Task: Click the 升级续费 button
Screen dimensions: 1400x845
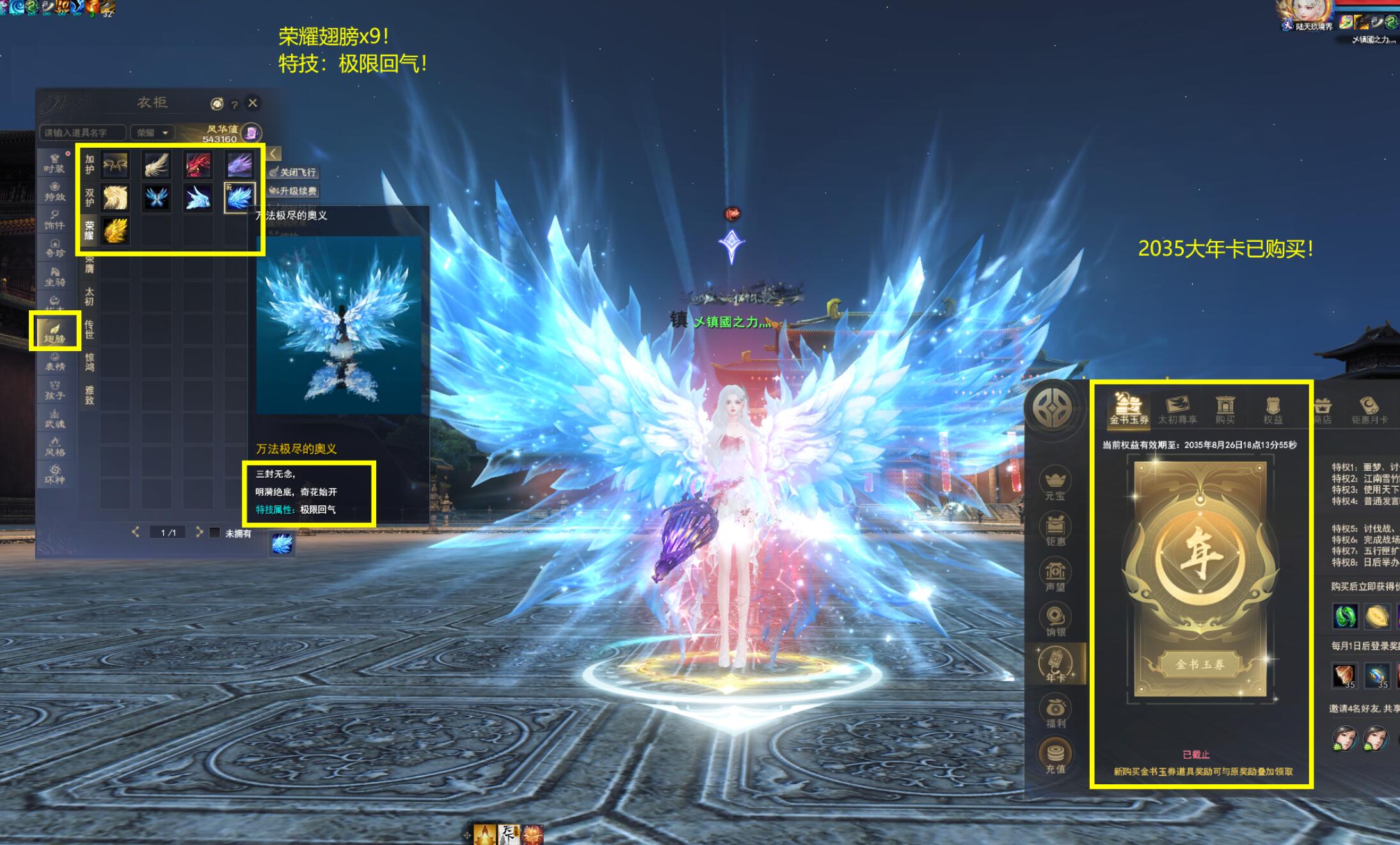Action: click(x=293, y=191)
